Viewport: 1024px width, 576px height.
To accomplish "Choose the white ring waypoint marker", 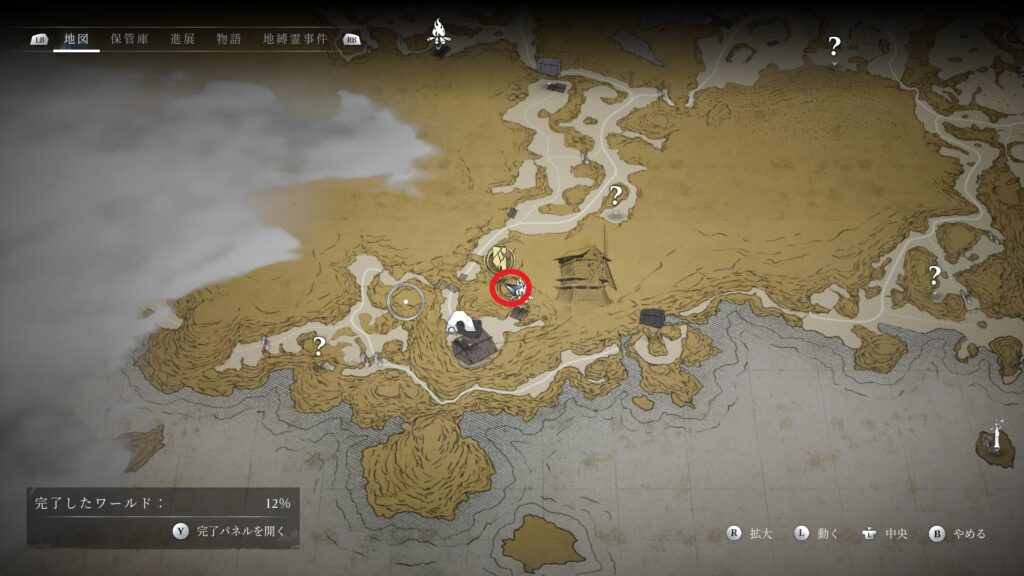I will pyautogui.click(x=407, y=300).
